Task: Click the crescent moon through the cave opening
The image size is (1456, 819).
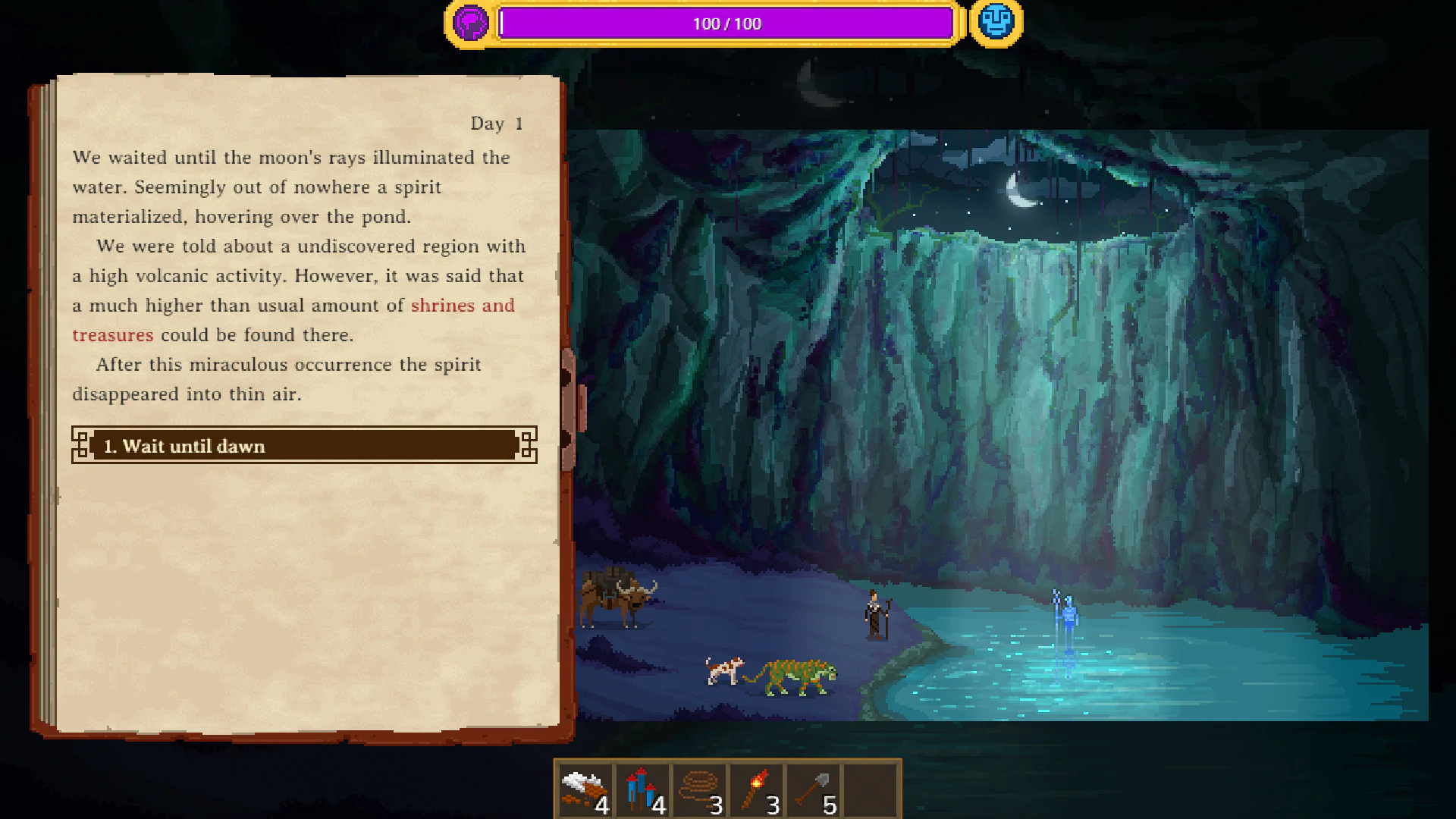Action: tap(1019, 191)
